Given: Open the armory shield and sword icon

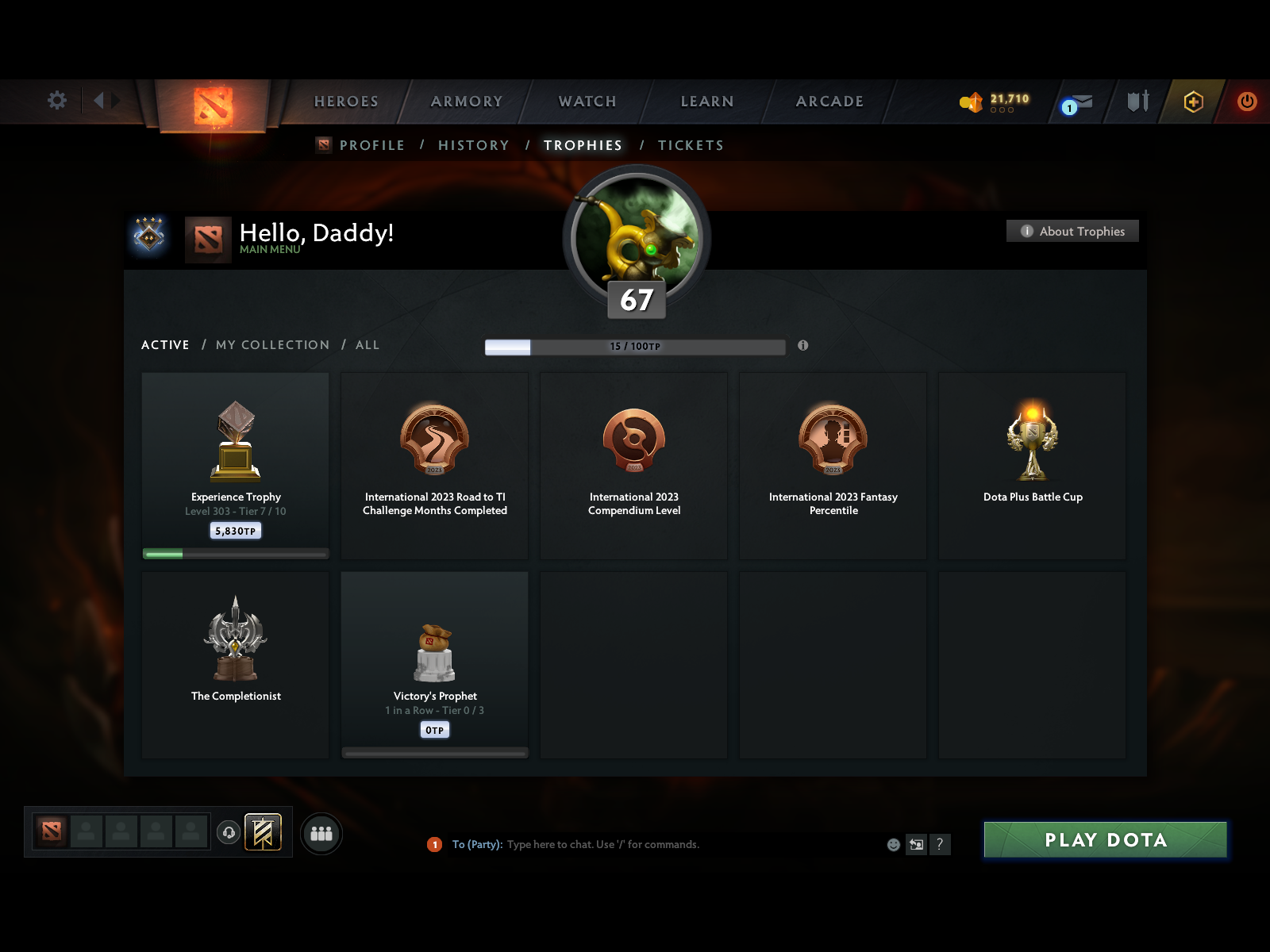Looking at the screenshot, I should [x=1137, y=102].
